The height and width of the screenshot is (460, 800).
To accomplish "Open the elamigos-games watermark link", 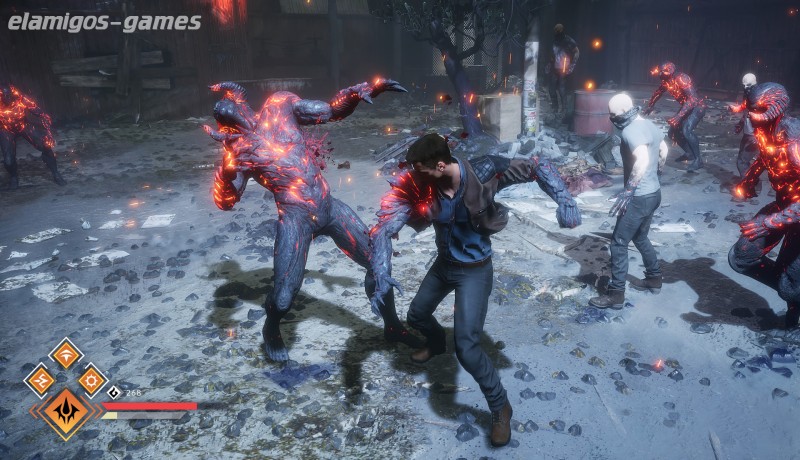I will click(104, 21).
